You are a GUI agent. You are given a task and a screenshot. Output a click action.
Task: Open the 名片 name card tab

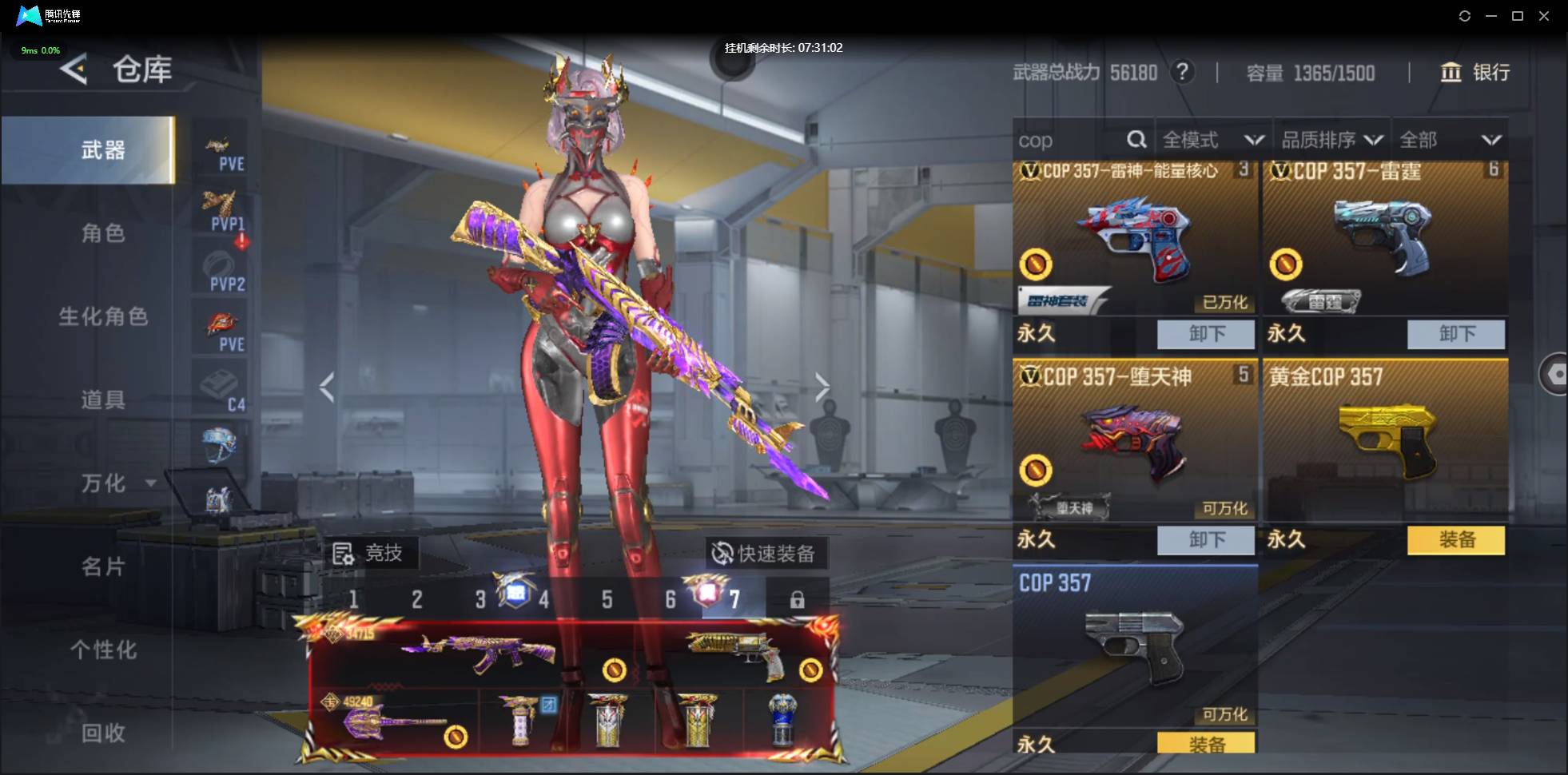103,566
